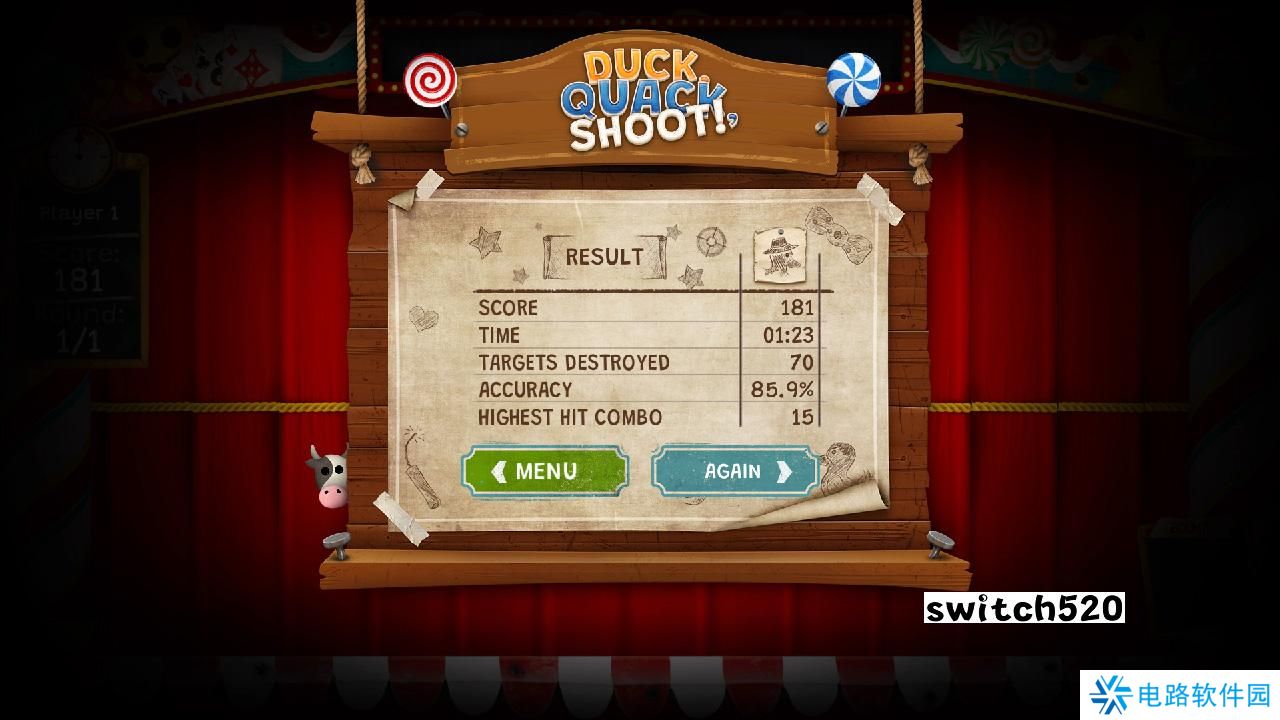Image resolution: width=1280 pixels, height=720 pixels.
Task: Click the Duck Quack Shoot title banner
Action: click(643, 90)
